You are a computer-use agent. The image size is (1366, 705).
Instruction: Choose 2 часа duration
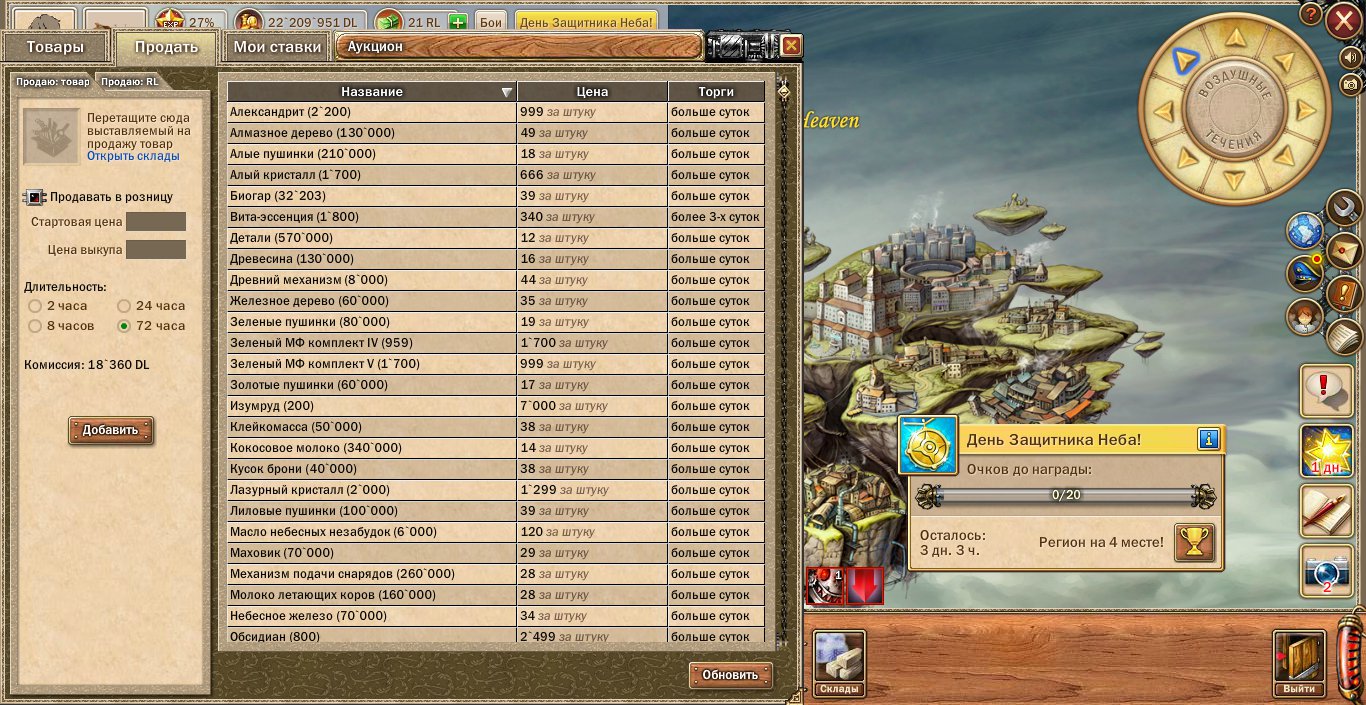pyautogui.click(x=35, y=306)
